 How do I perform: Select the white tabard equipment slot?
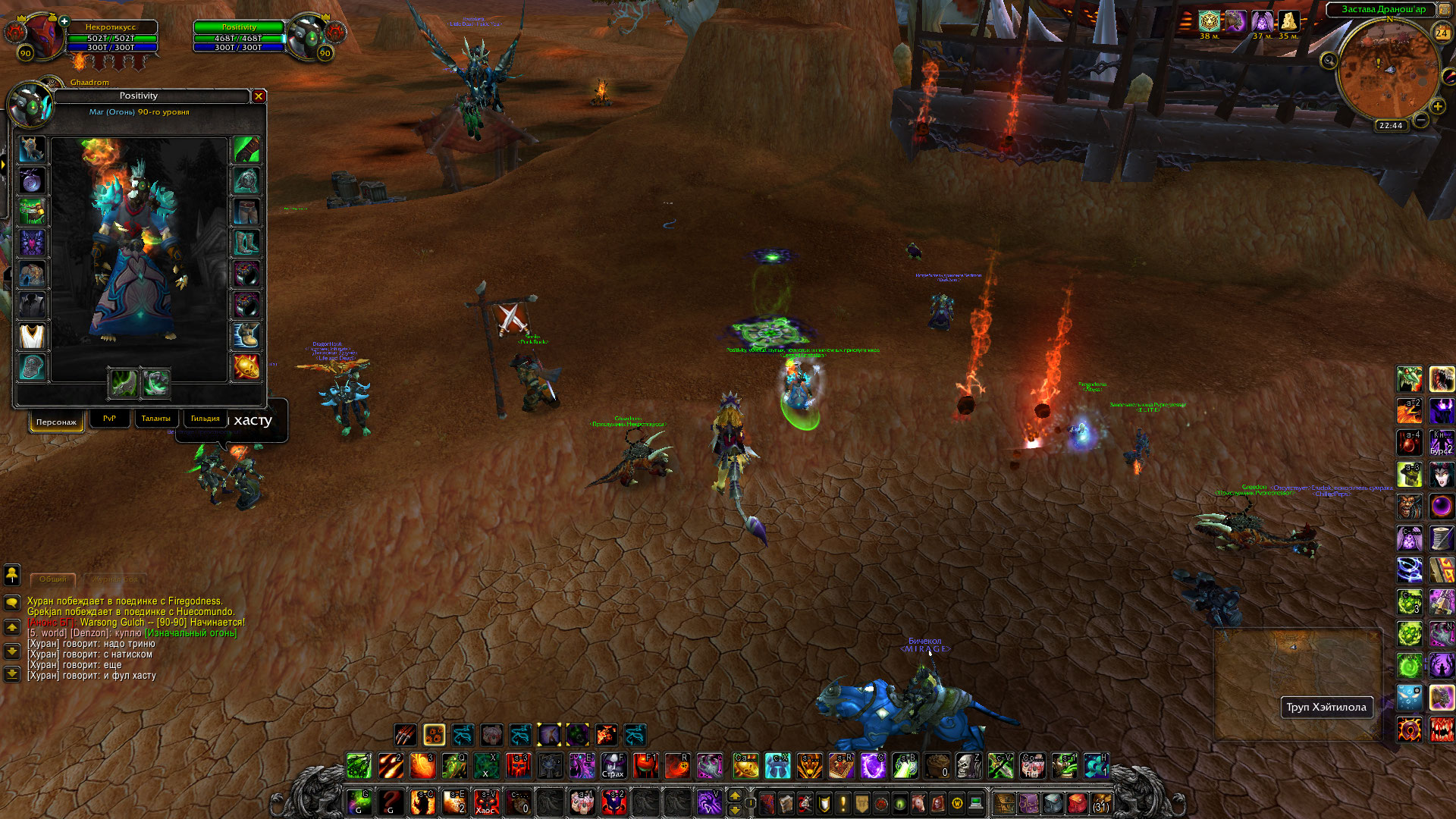tap(32, 336)
